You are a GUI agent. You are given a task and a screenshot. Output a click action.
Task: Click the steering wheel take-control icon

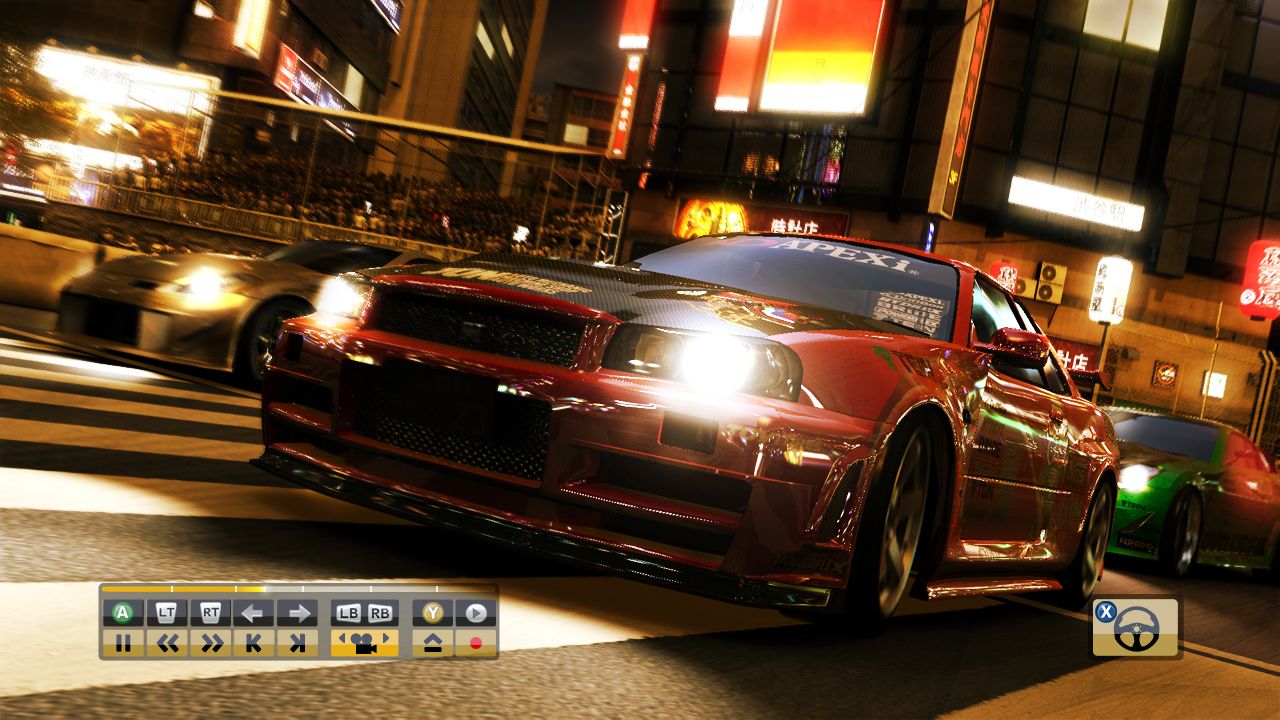click(x=1130, y=625)
